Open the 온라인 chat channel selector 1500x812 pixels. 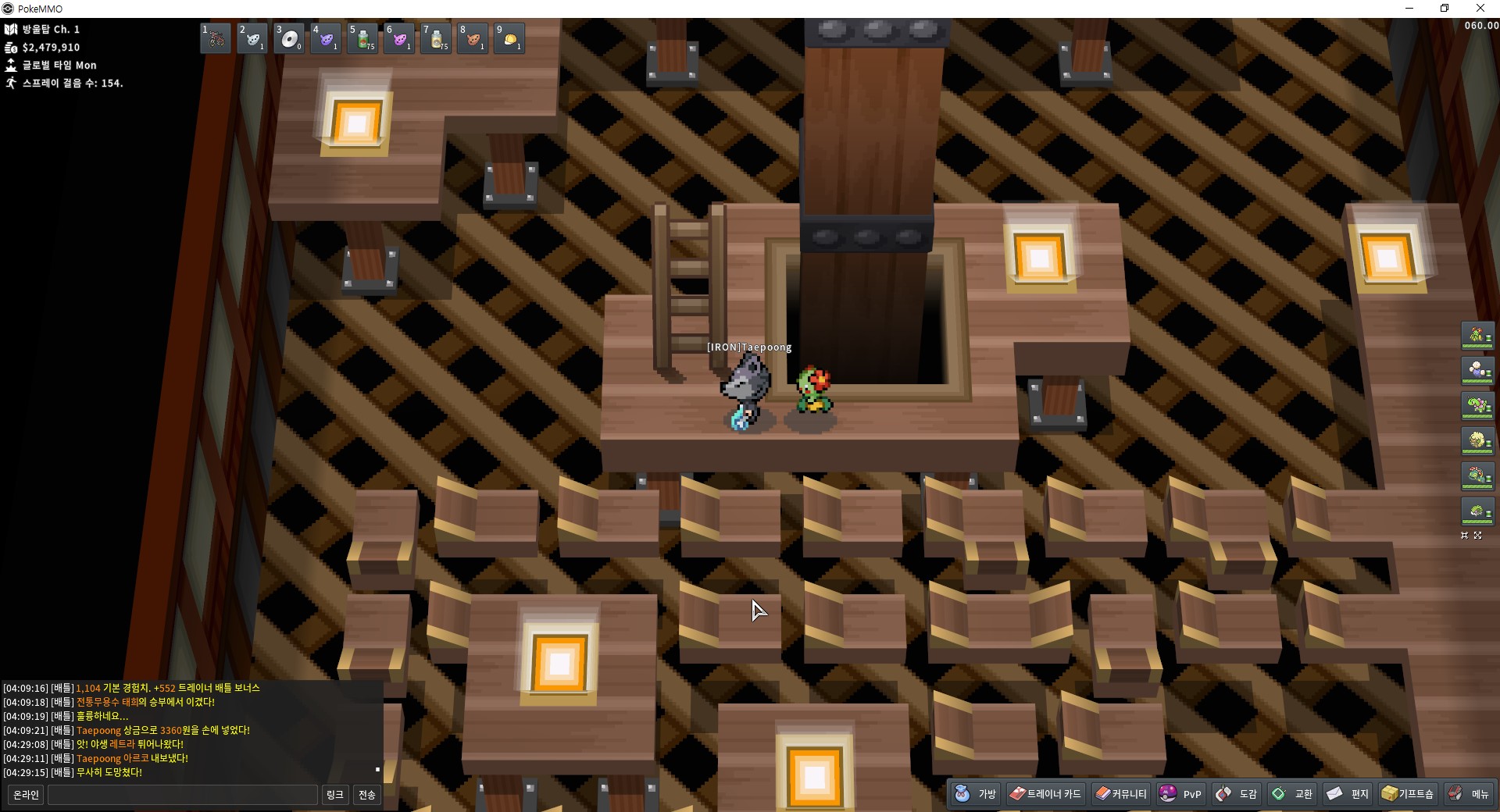(26, 795)
